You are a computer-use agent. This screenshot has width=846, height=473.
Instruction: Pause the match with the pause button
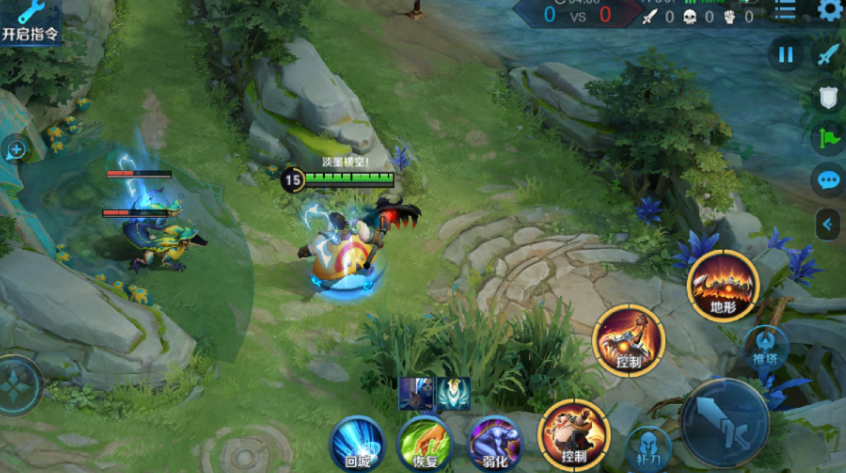click(786, 55)
